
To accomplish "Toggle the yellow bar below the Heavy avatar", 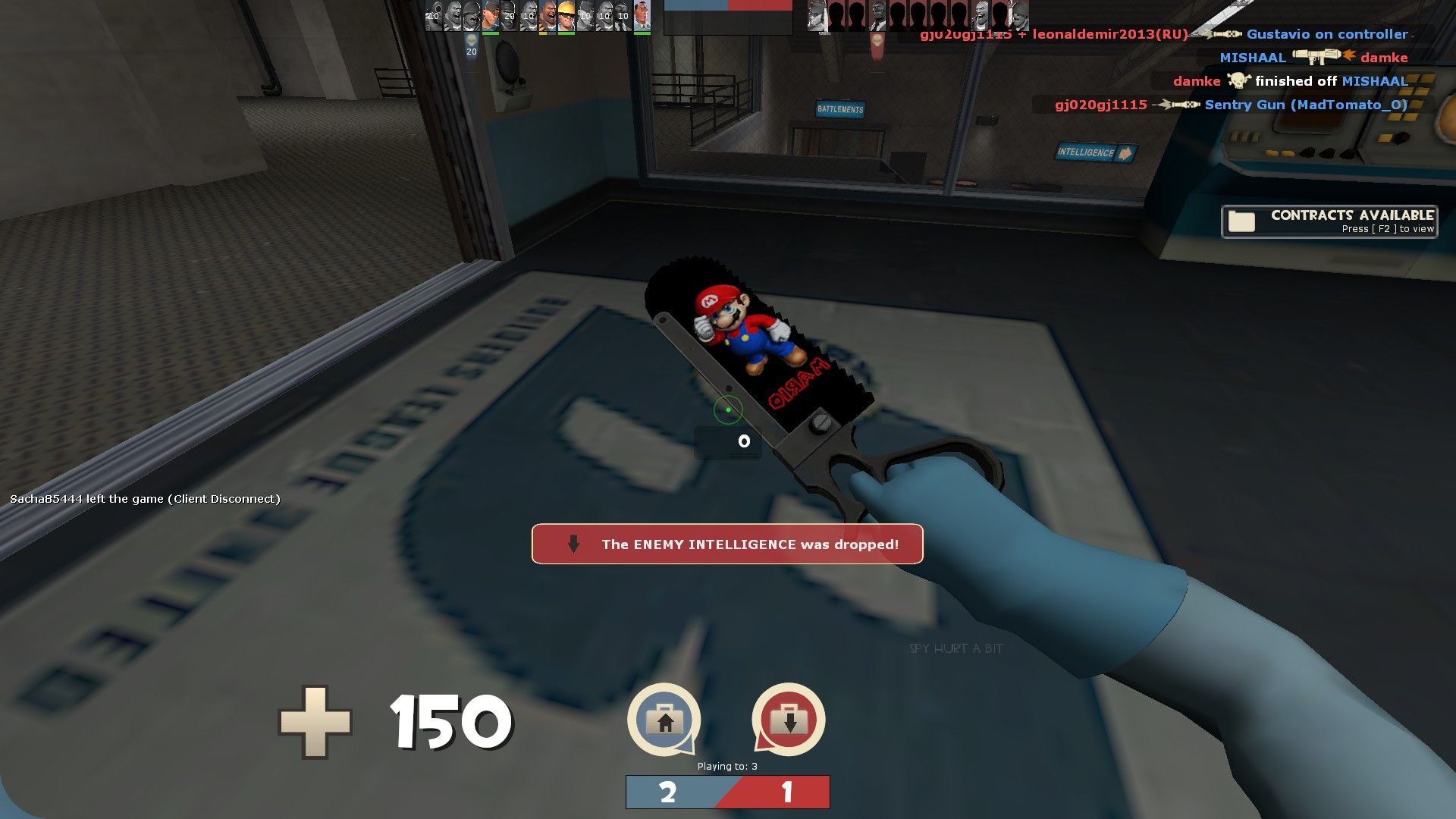I will click(x=543, y=33).
